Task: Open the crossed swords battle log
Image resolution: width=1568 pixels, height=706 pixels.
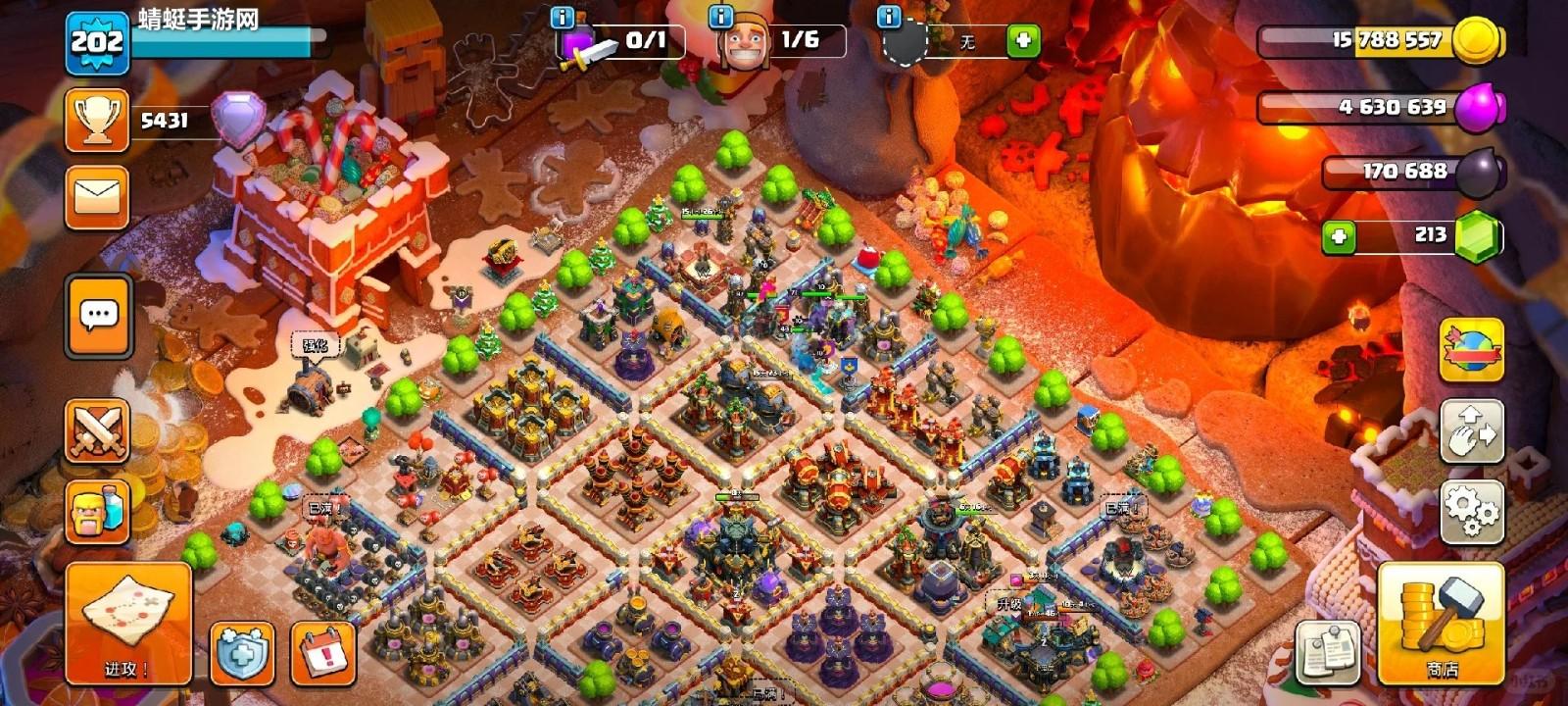Action: (97, 430)
